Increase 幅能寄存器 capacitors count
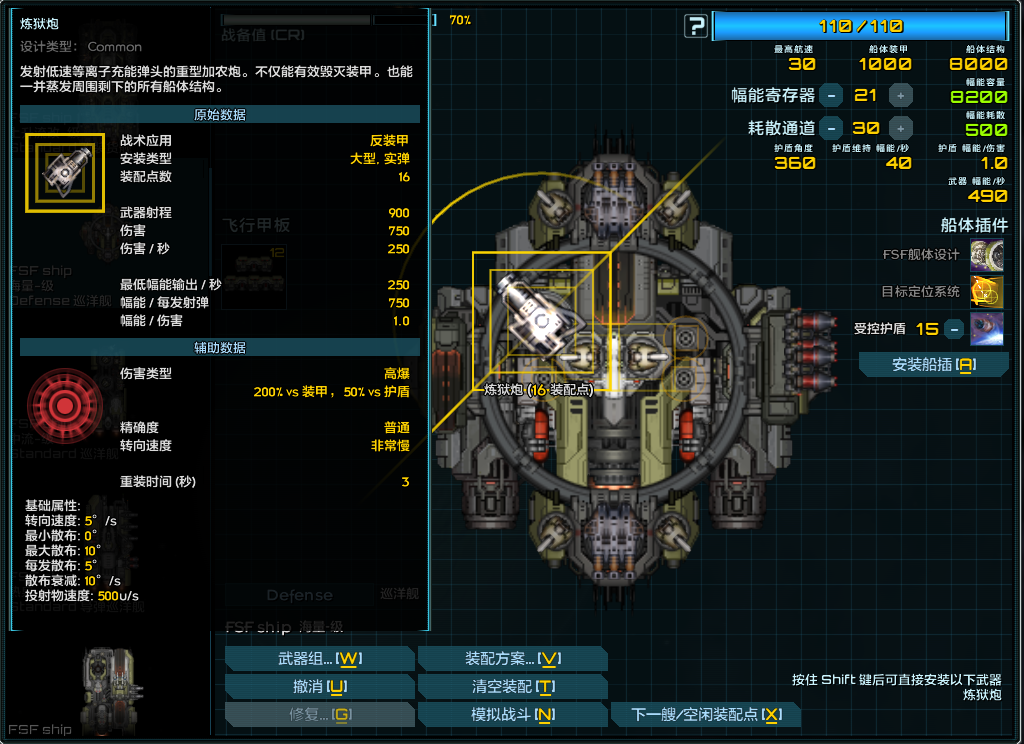Image resolution: width=1024 pixels, height=744 pixels. point(901,95)
